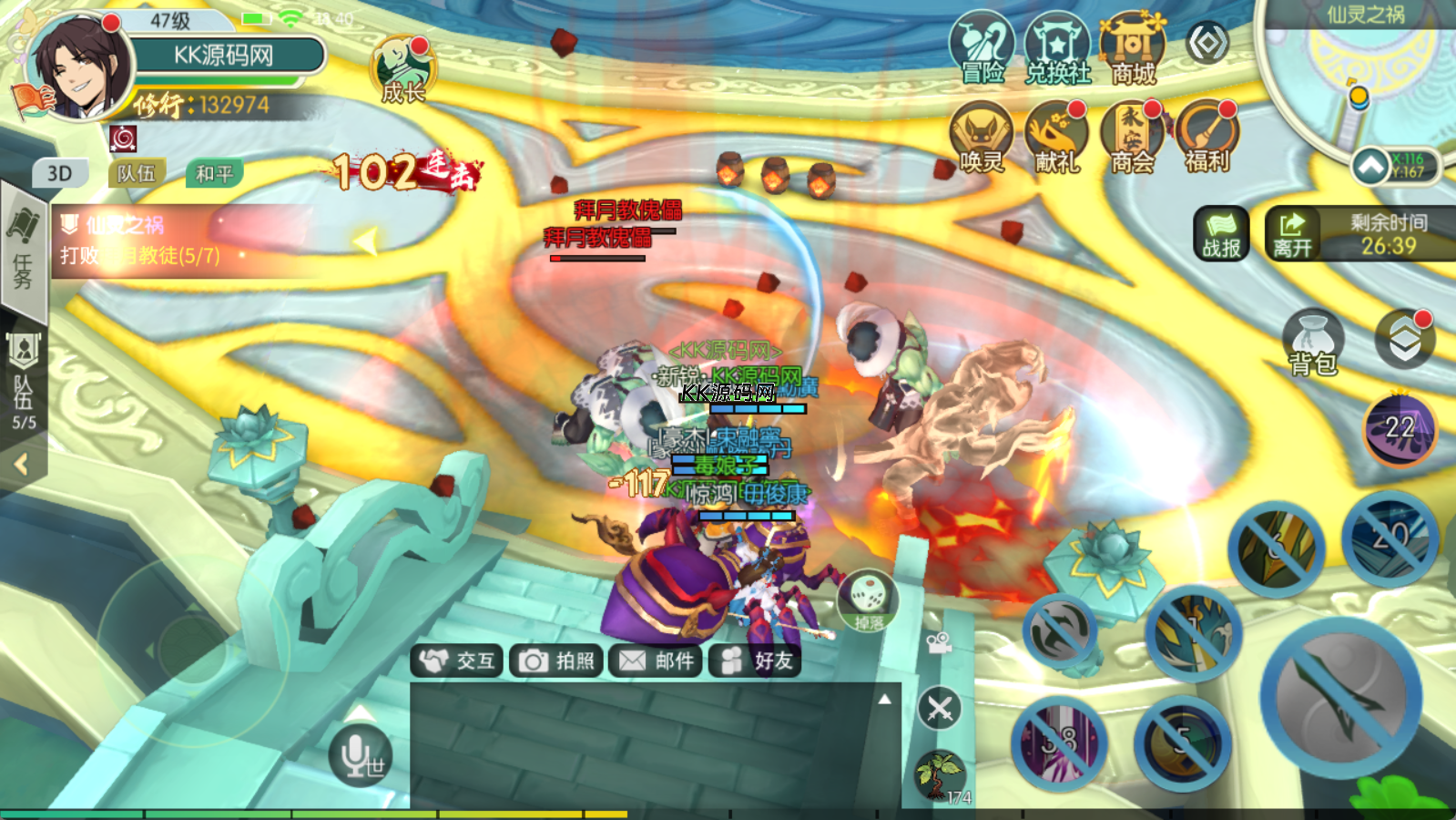1456x820 pixels.
Task: Open the 好友 friends list
Action: click(755, 661)
